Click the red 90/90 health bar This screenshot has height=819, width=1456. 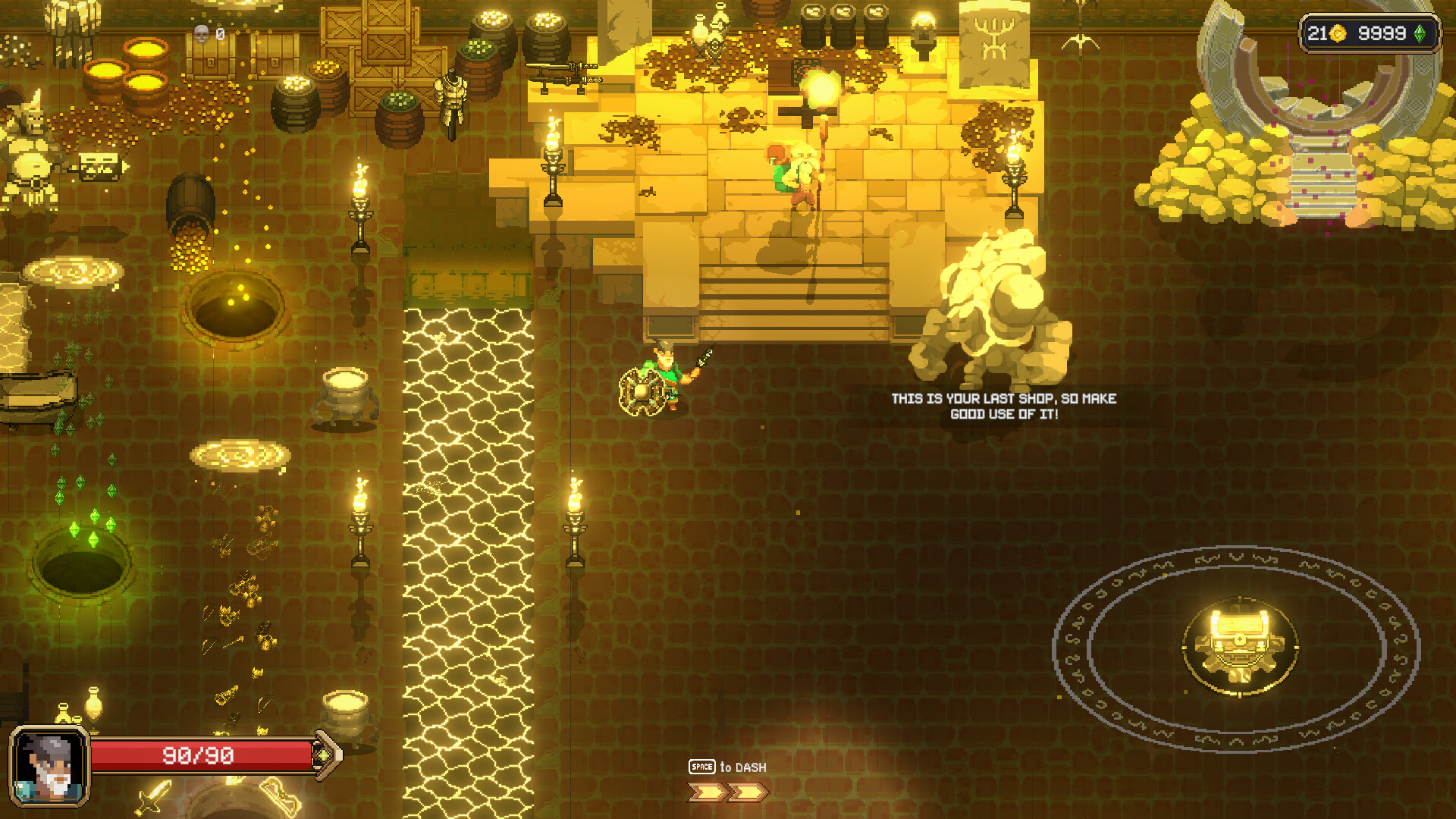click(199, 755)
